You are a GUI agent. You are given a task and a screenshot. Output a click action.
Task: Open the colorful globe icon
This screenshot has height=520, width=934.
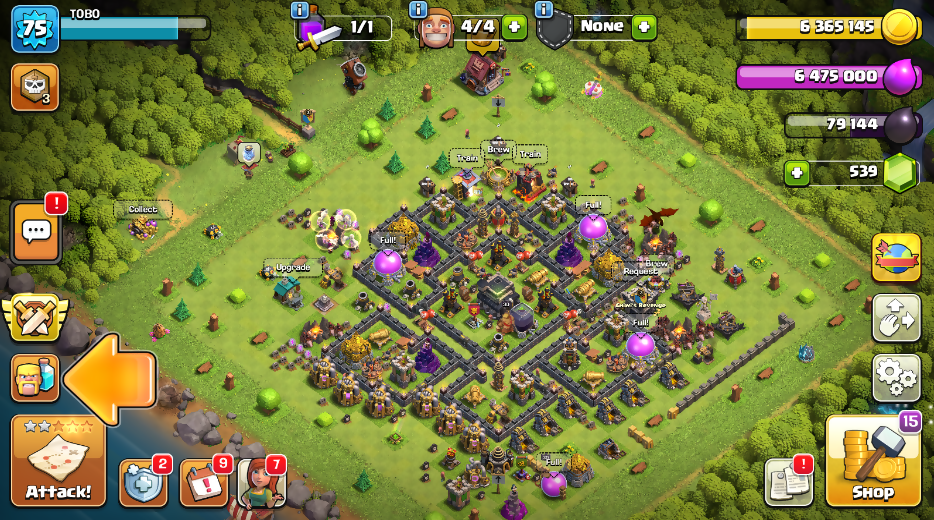(896, 258)
